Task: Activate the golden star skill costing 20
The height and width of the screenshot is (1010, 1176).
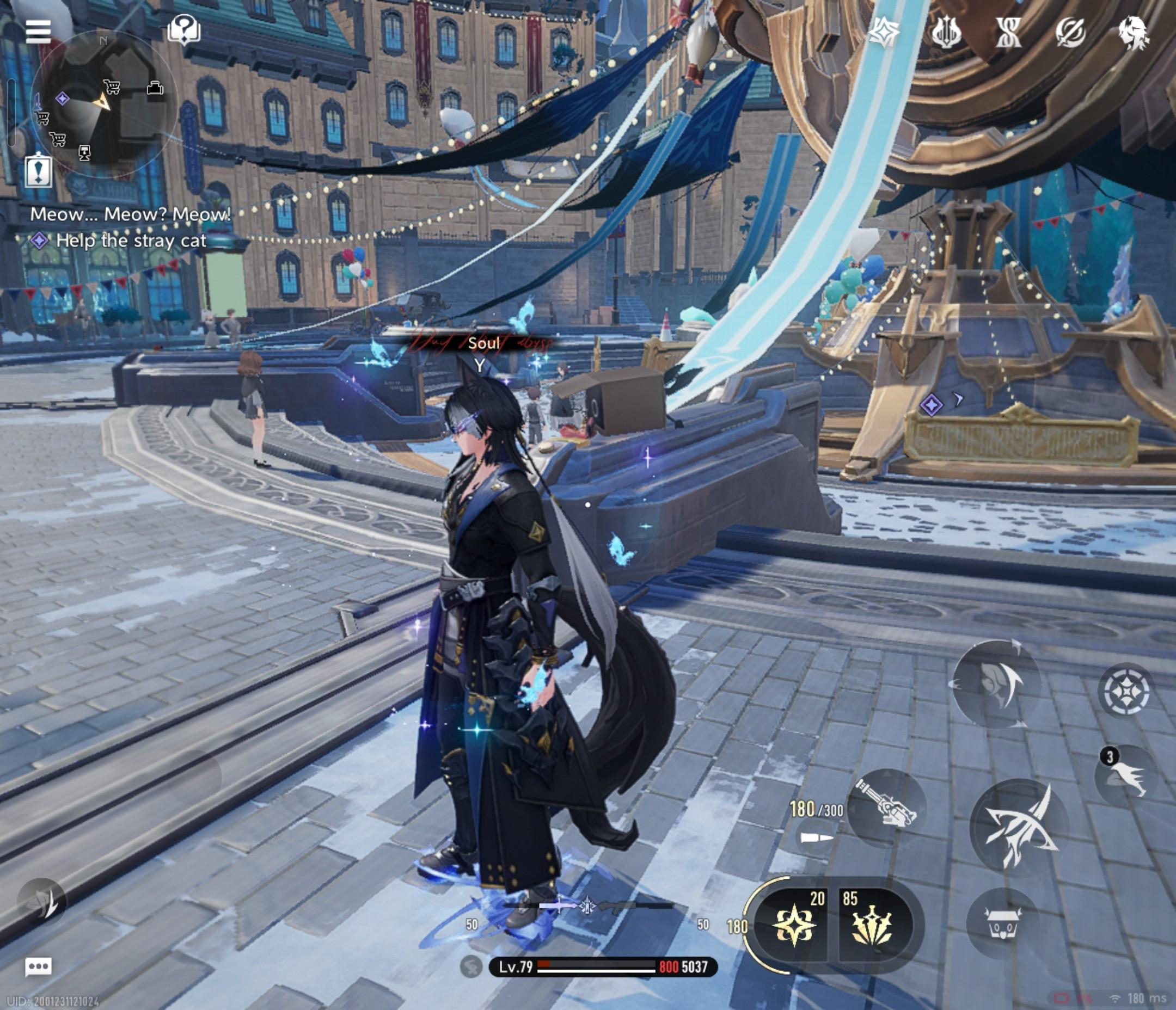Action: [x=793, y=926]
